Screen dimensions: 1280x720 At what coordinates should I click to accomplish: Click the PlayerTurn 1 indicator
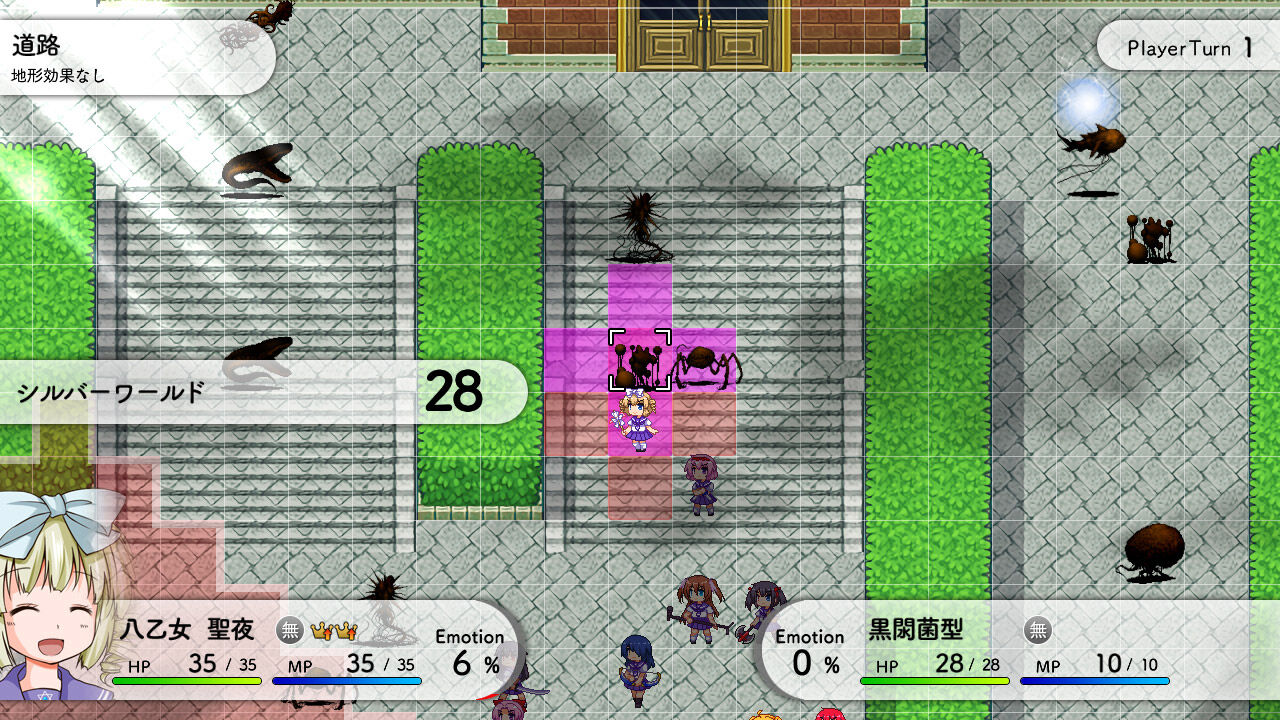tap(1186, 46)
